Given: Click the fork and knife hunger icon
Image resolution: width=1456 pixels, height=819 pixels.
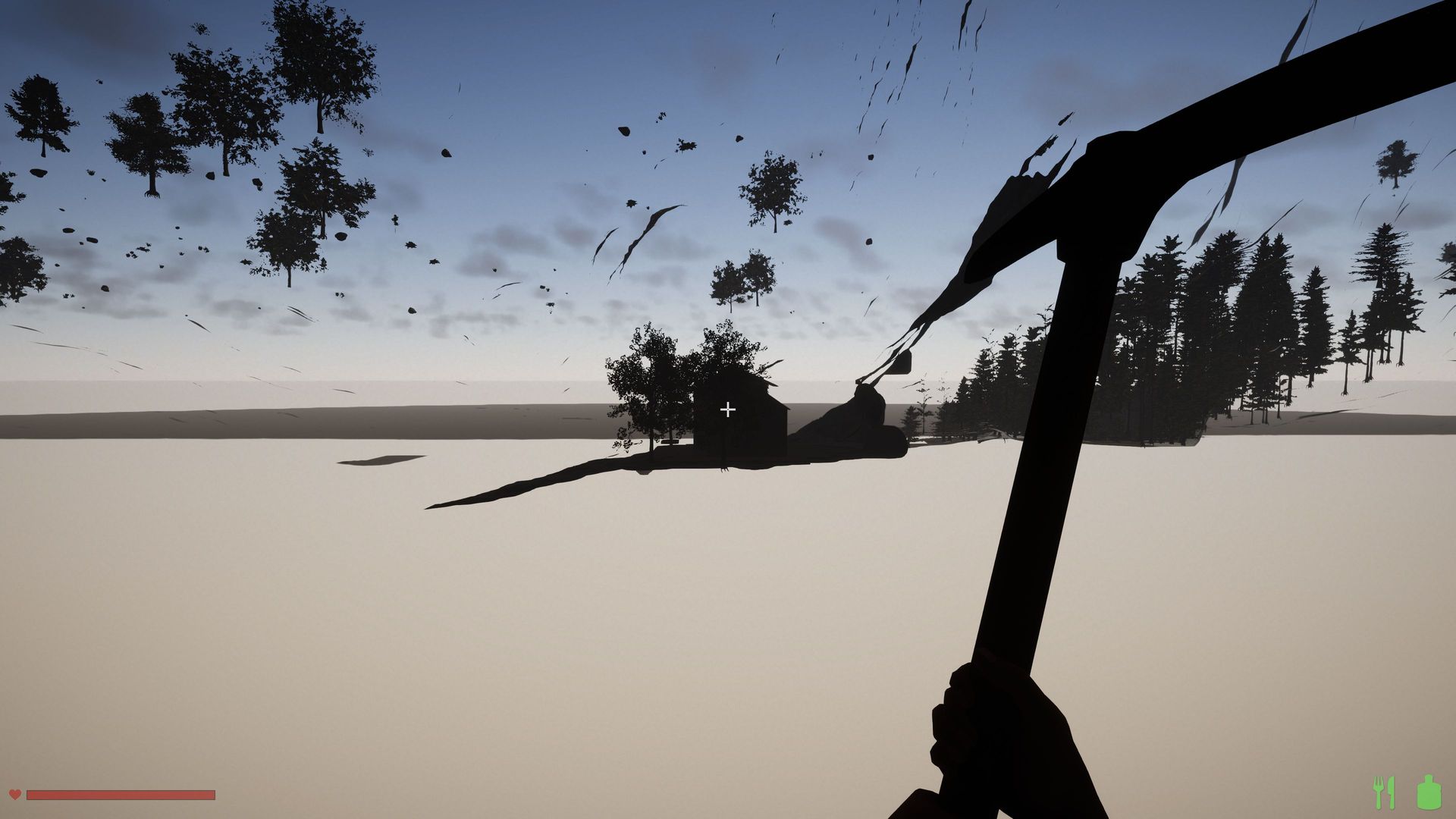Looking at the screenshot, I should 1384,792.
